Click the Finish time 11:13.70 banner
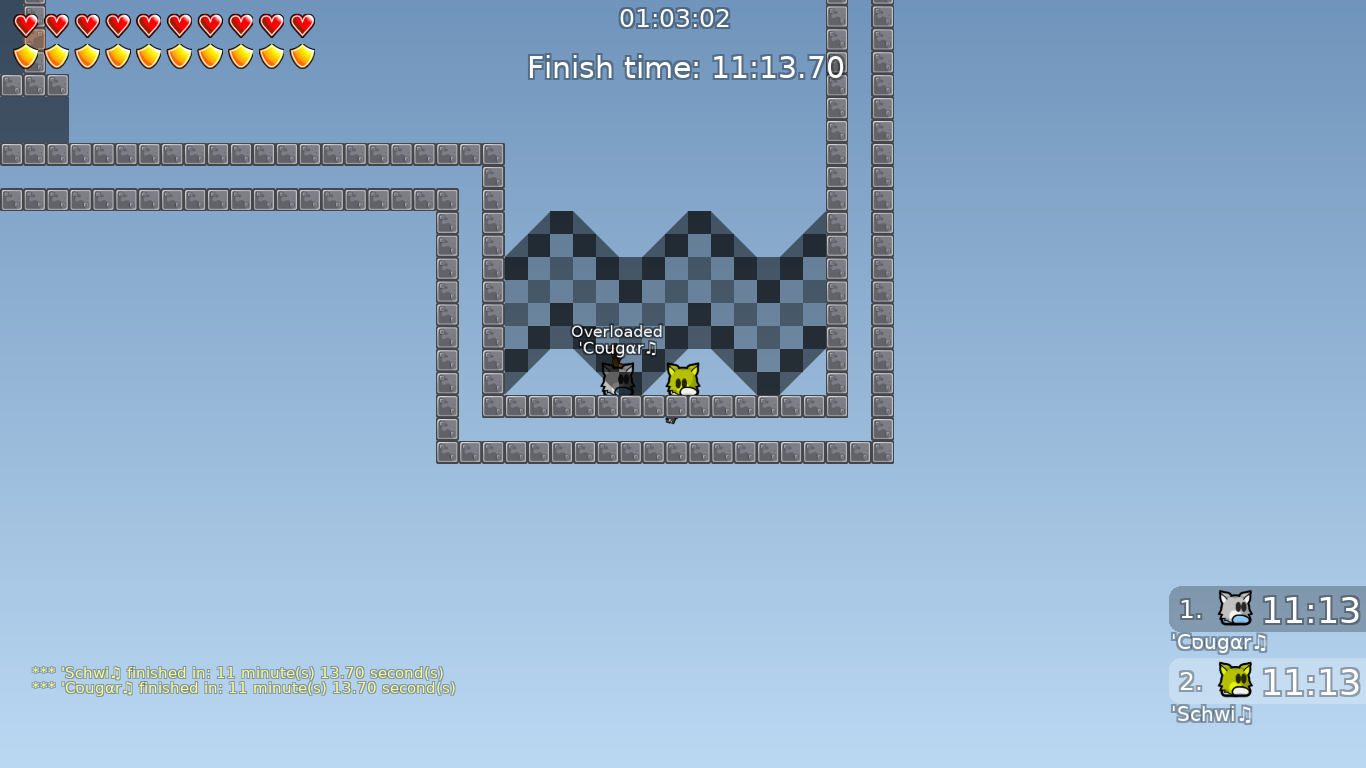Viewport: 1366px width, 768px height. [x=686, y=67]
